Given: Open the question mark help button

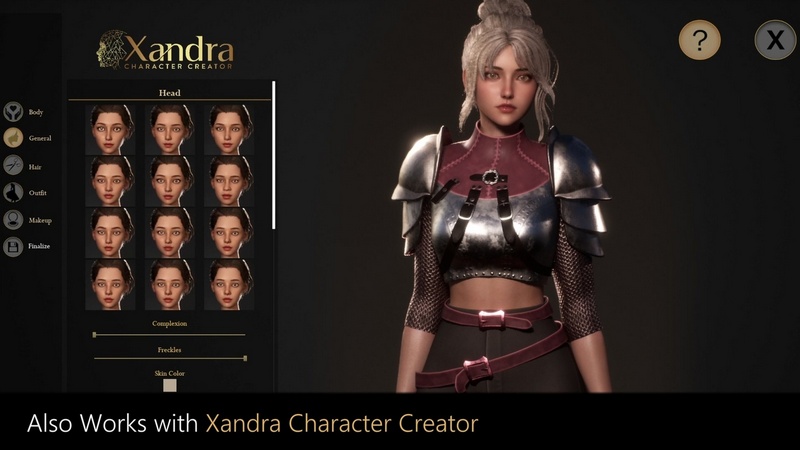Looking at the screenshot, I should 700,40.
